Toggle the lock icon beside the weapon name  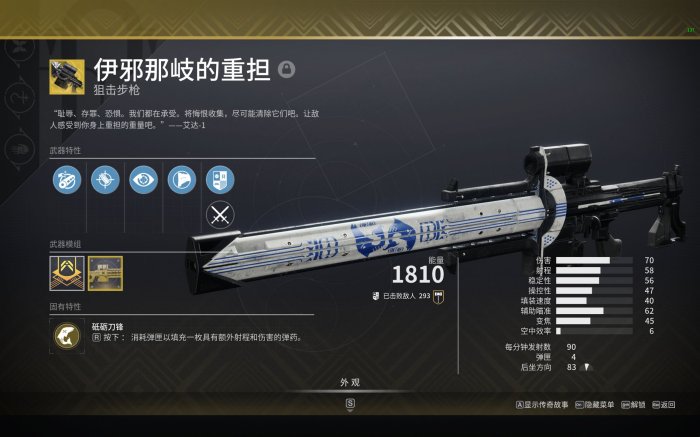pos(288,69)
